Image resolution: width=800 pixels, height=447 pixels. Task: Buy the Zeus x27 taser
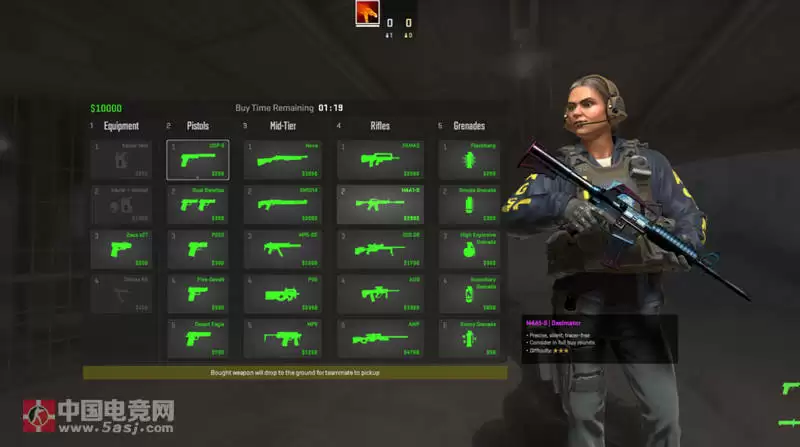click(x=121, y=249)
